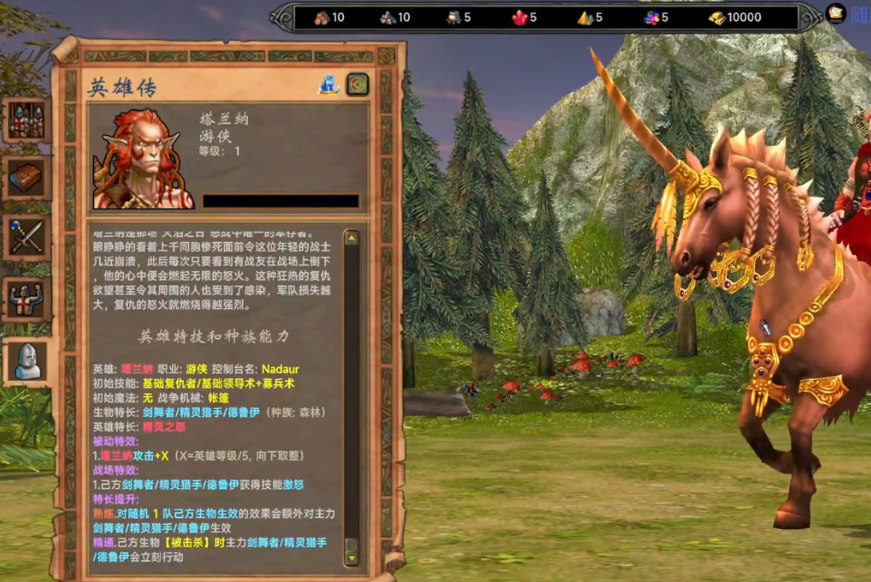Switch to the knight helmet biography tab
The height and width of the screenshot is (582, 871).
tap(26, 360)
